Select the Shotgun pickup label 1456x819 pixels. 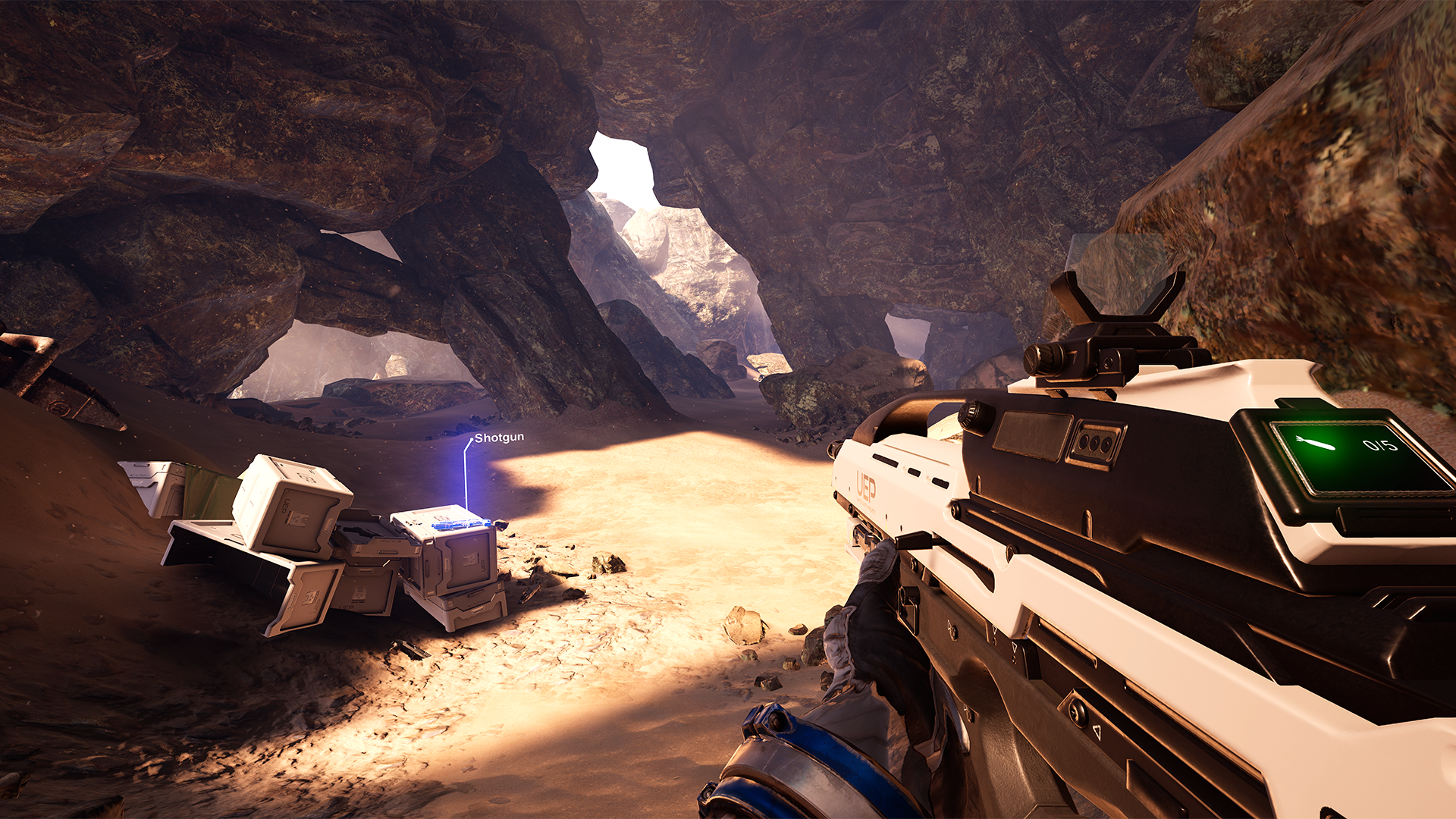point(499,438)
